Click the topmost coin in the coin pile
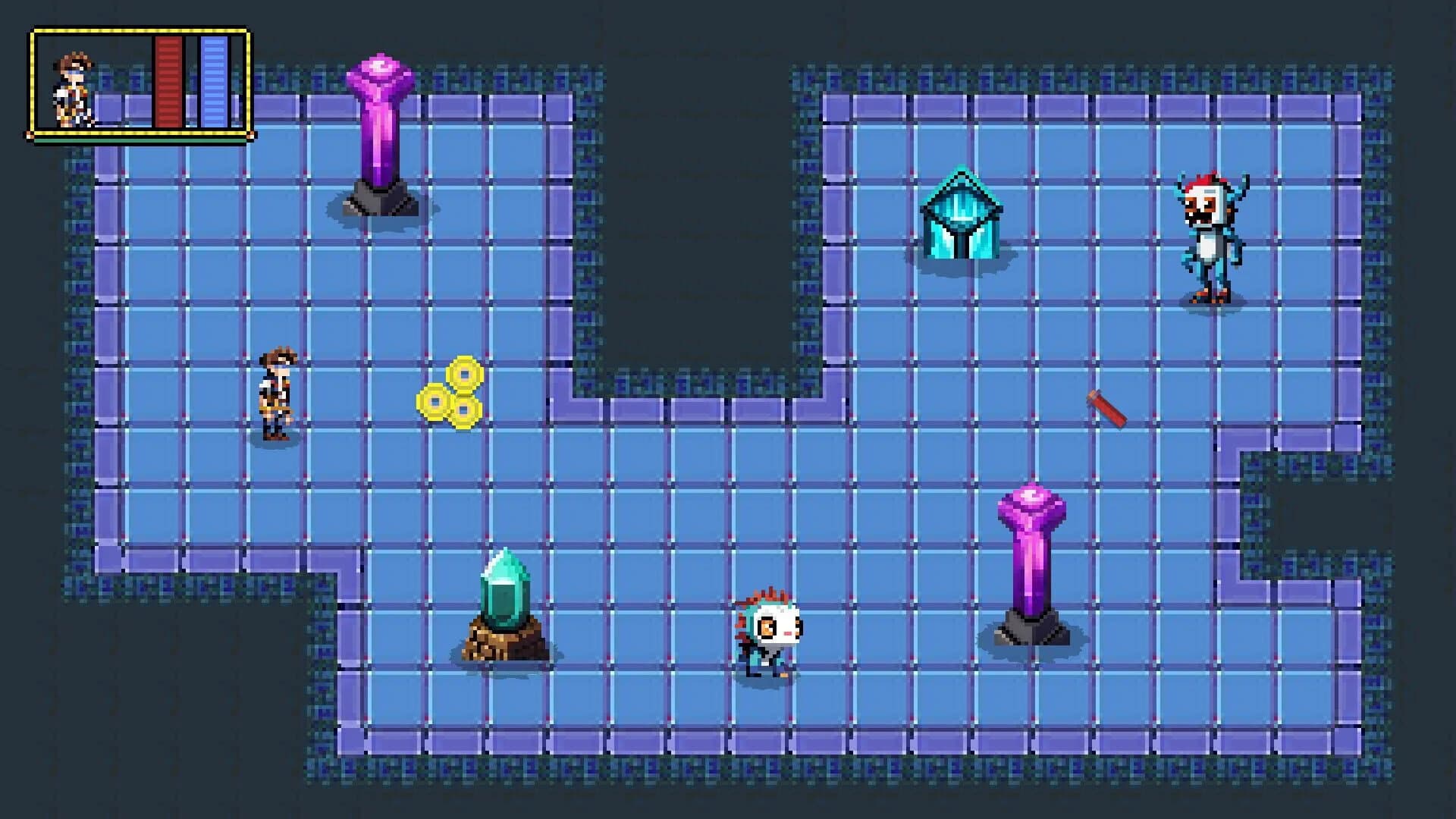The image size is (1456, 819). click(463, 372)
